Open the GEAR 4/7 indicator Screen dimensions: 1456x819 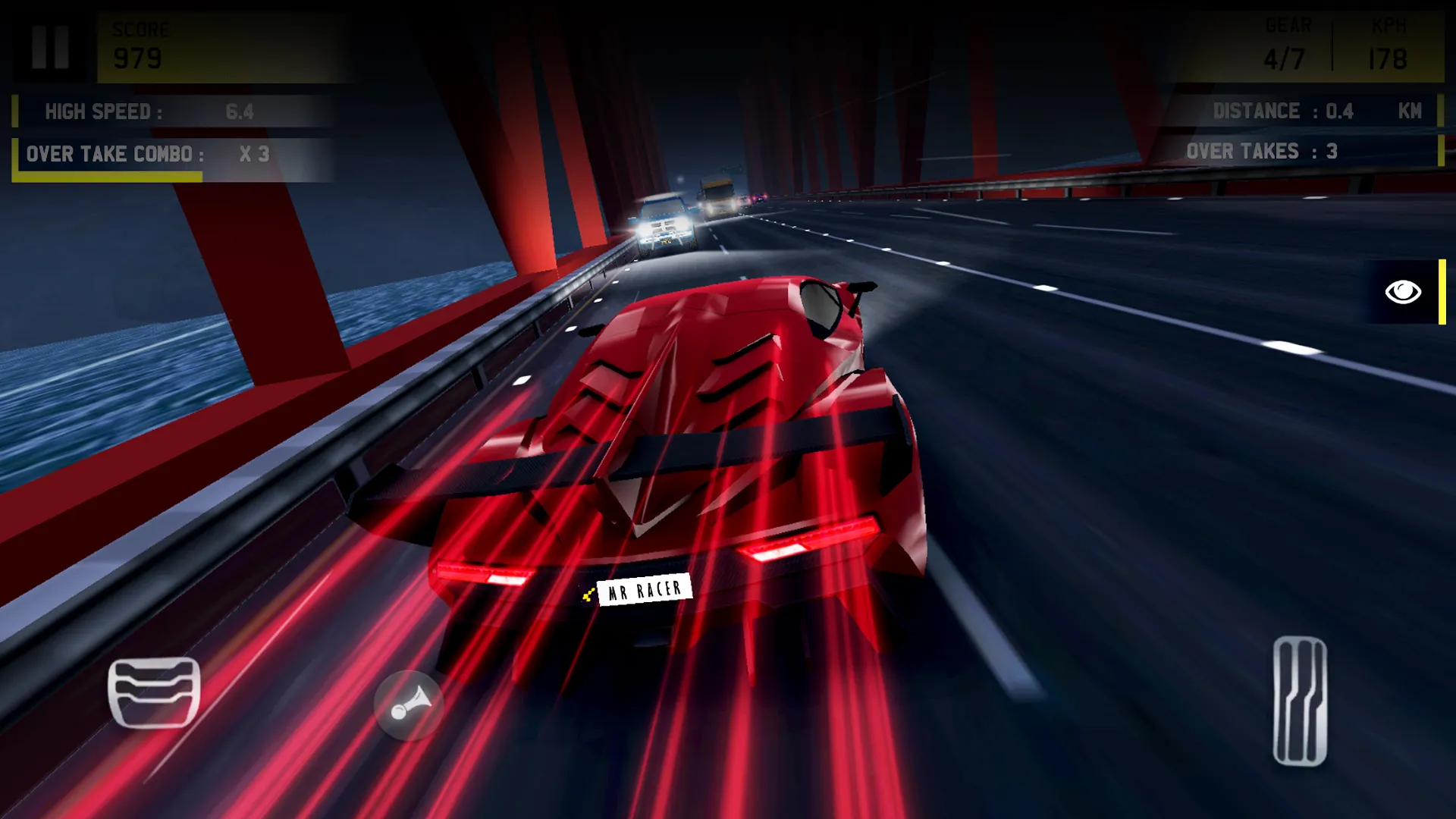[x=1285, y=42]
